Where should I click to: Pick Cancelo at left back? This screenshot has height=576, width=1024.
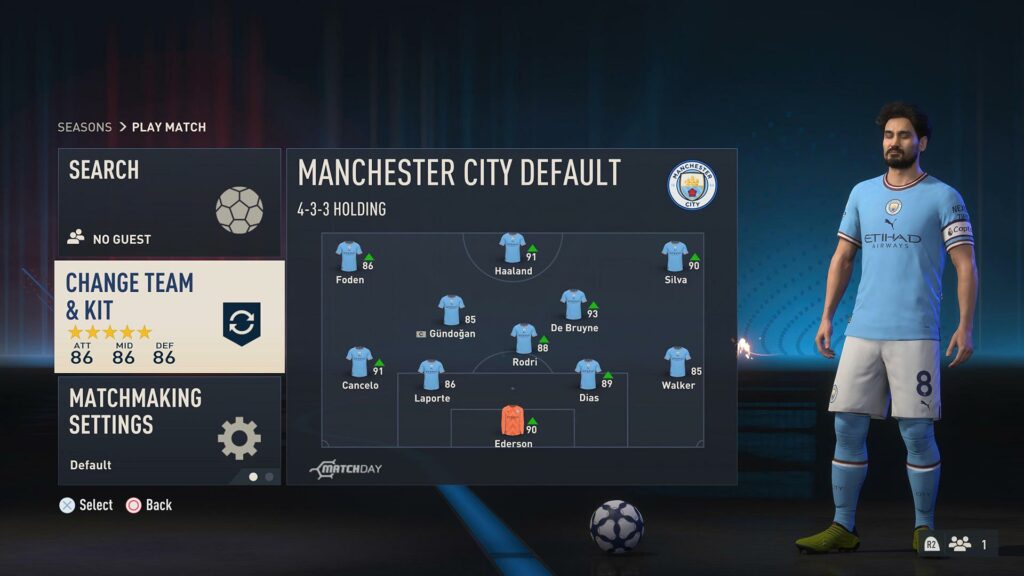coord(359,361)
